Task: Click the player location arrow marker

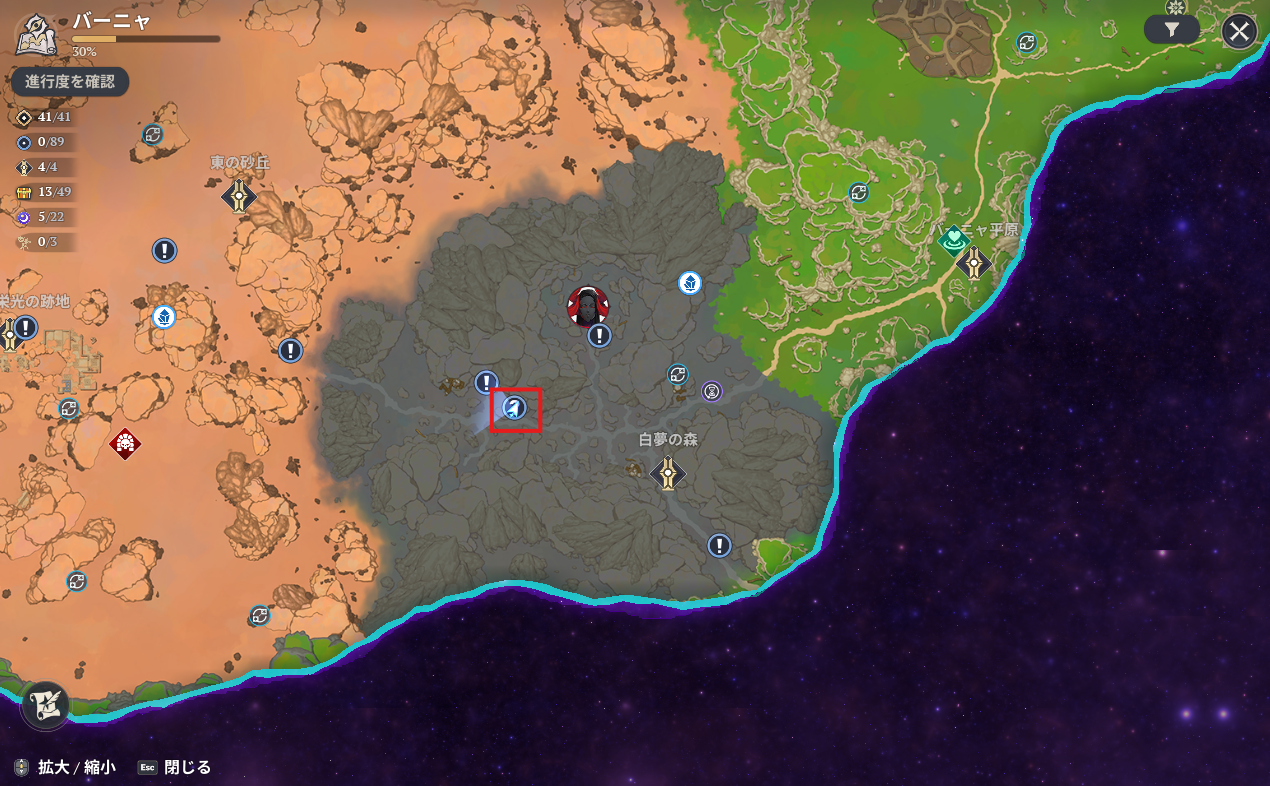Action: coord(515,408)
